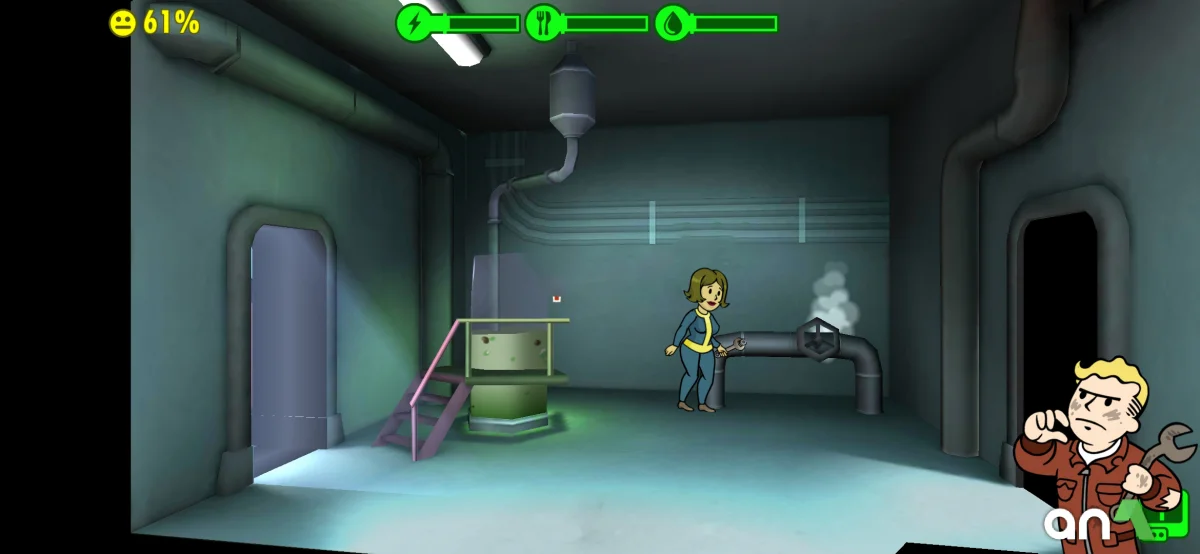Tap the fork and knife food icon
Image resolution: width=1200 pixels, height=554 pixels.
pyautogui.click(x=544, y=23)
